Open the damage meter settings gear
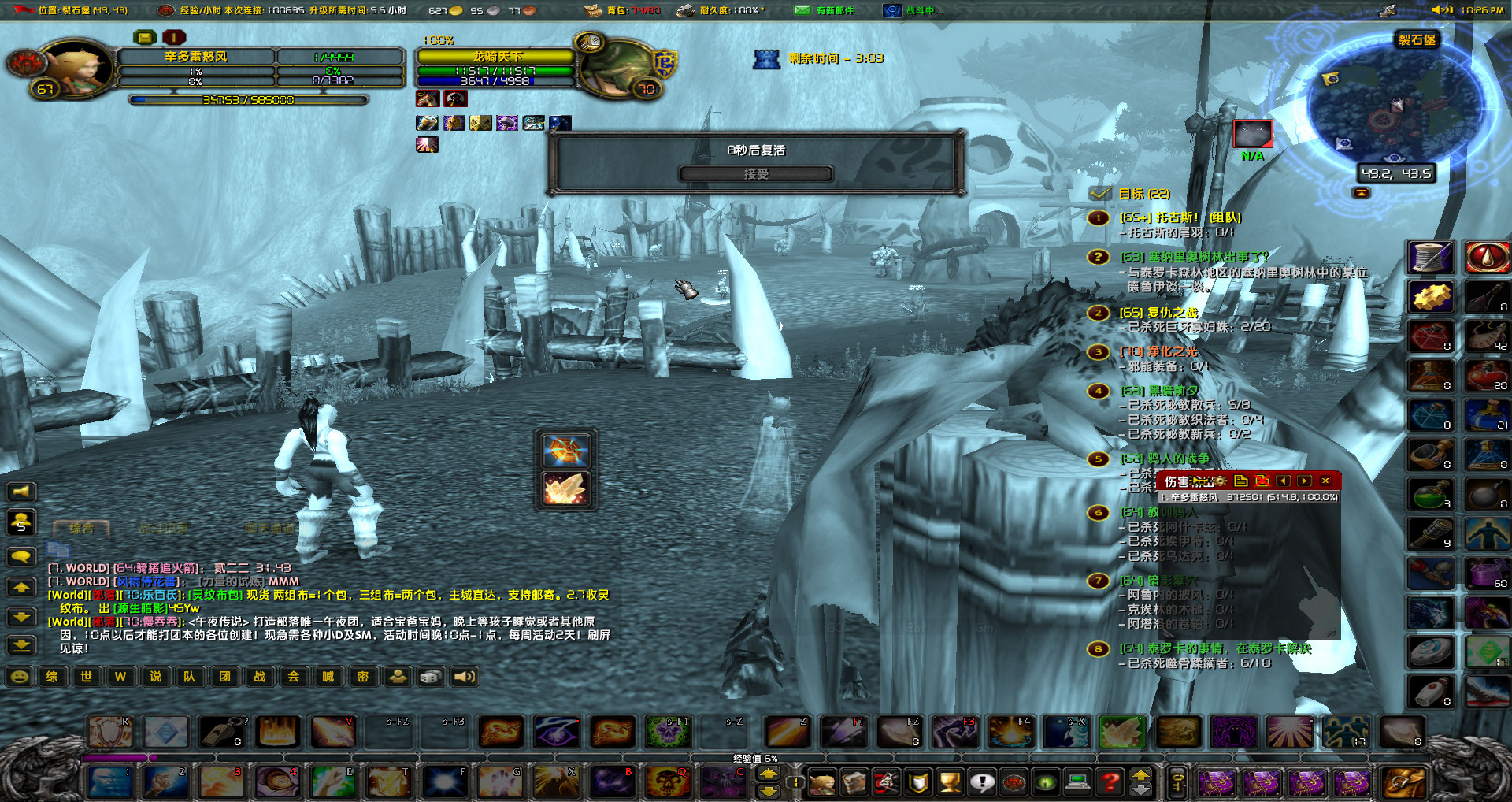Screen dimensions: 1512x802 (1220, 481)
